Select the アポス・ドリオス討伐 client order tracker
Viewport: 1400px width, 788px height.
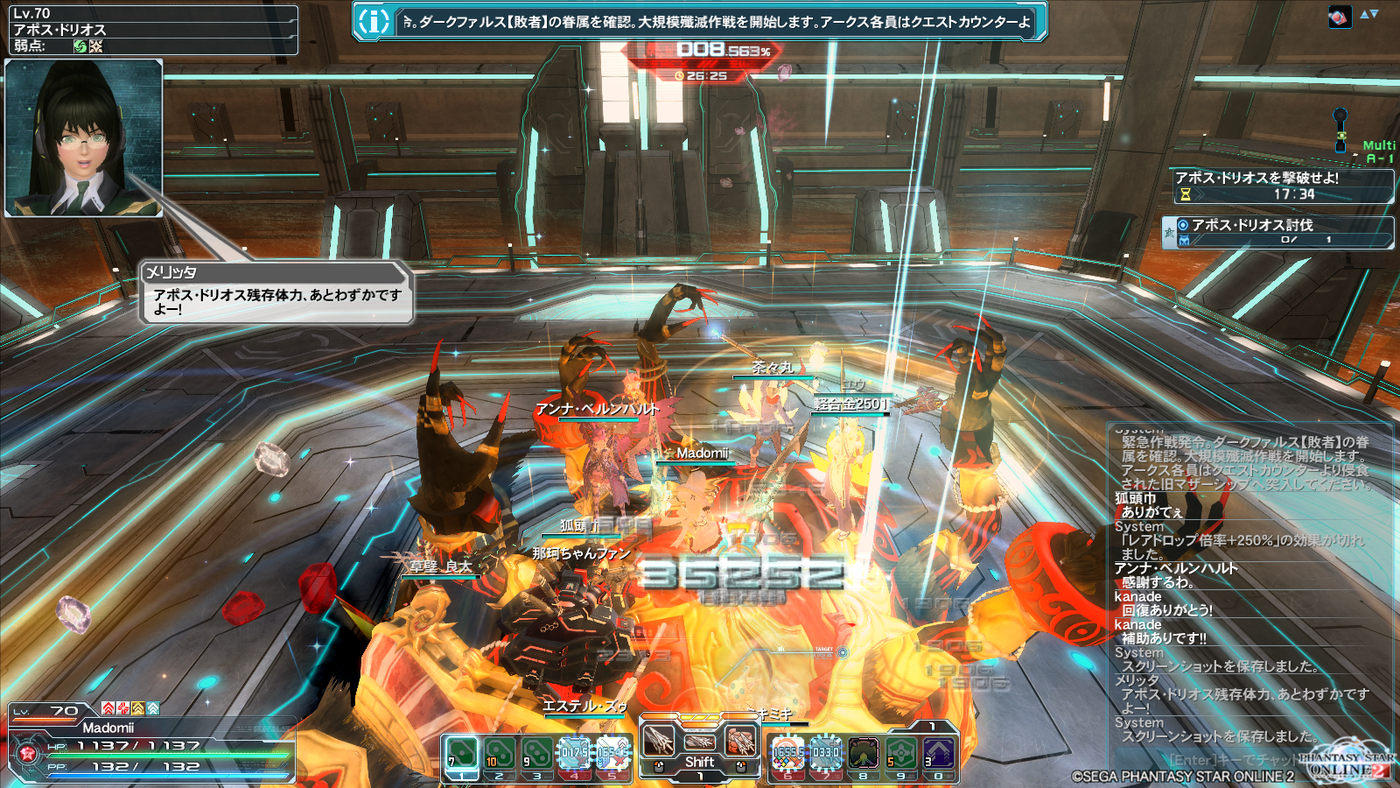[x=1284, y=232]
